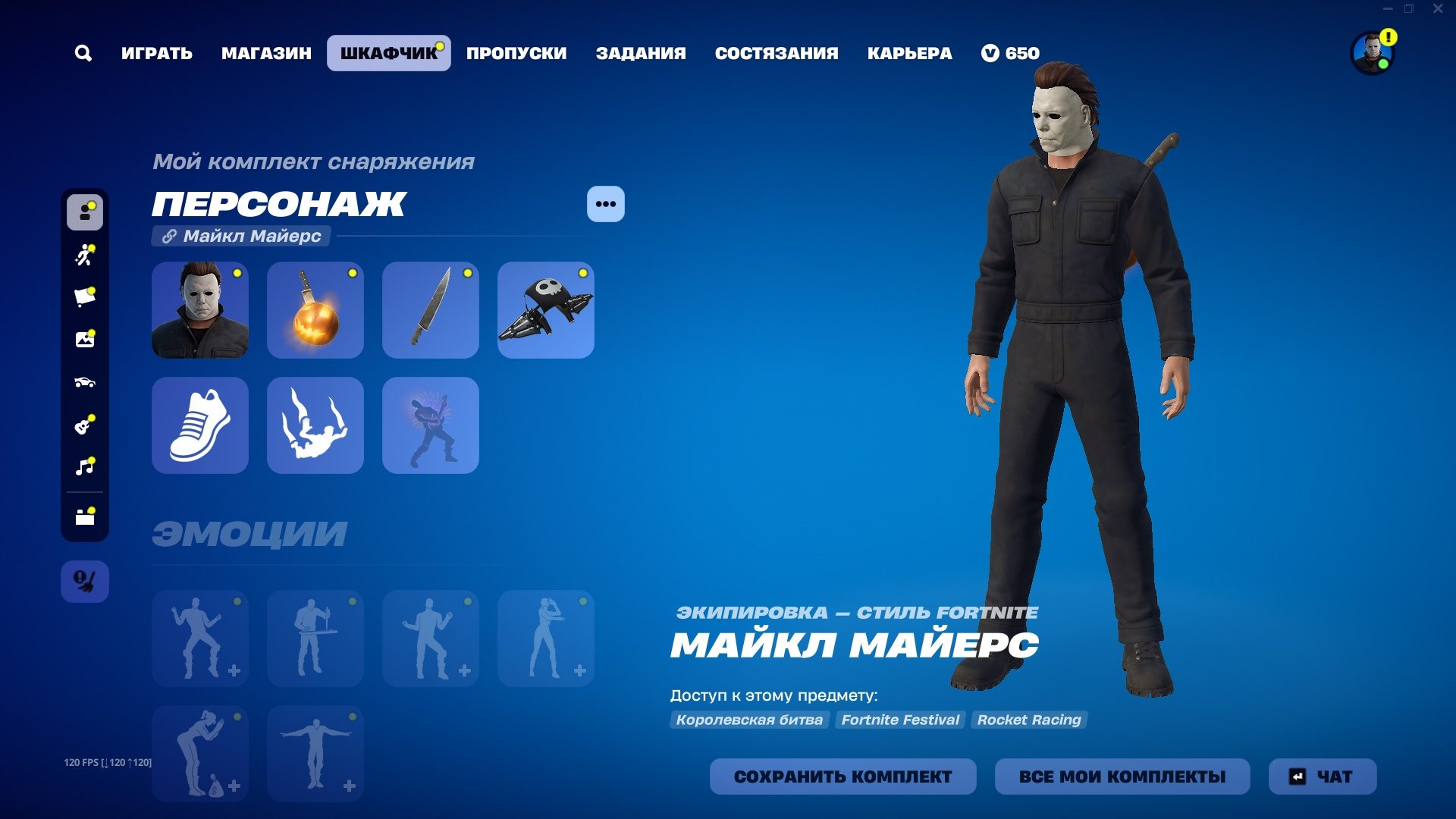This screenshot has height=819, width=1456.
Task: Select the emotes sidebar icon
Action: [85, 256]
